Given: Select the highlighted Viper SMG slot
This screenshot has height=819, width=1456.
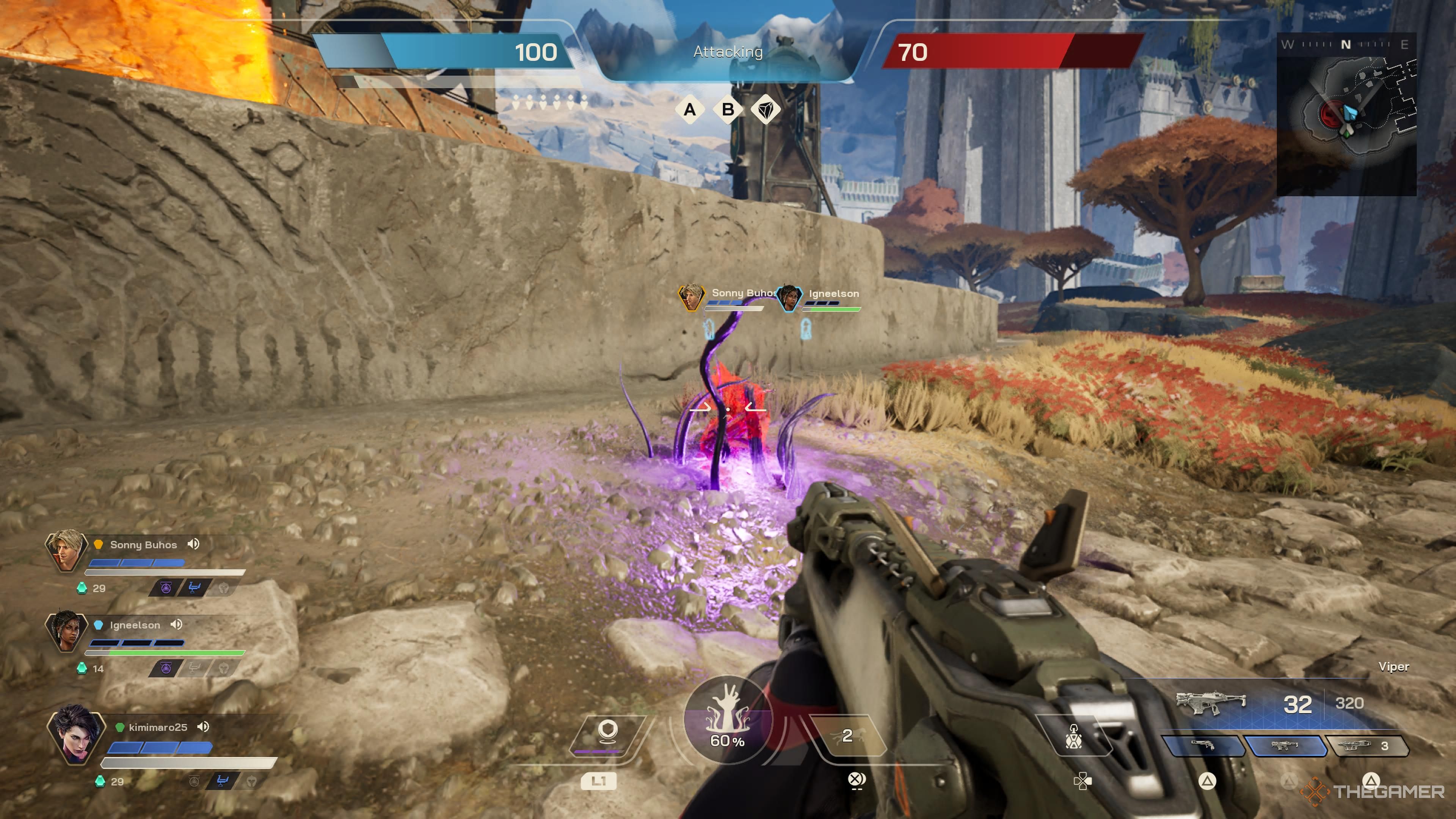Looking at the screenshot, I should (x=1284, y=745).
